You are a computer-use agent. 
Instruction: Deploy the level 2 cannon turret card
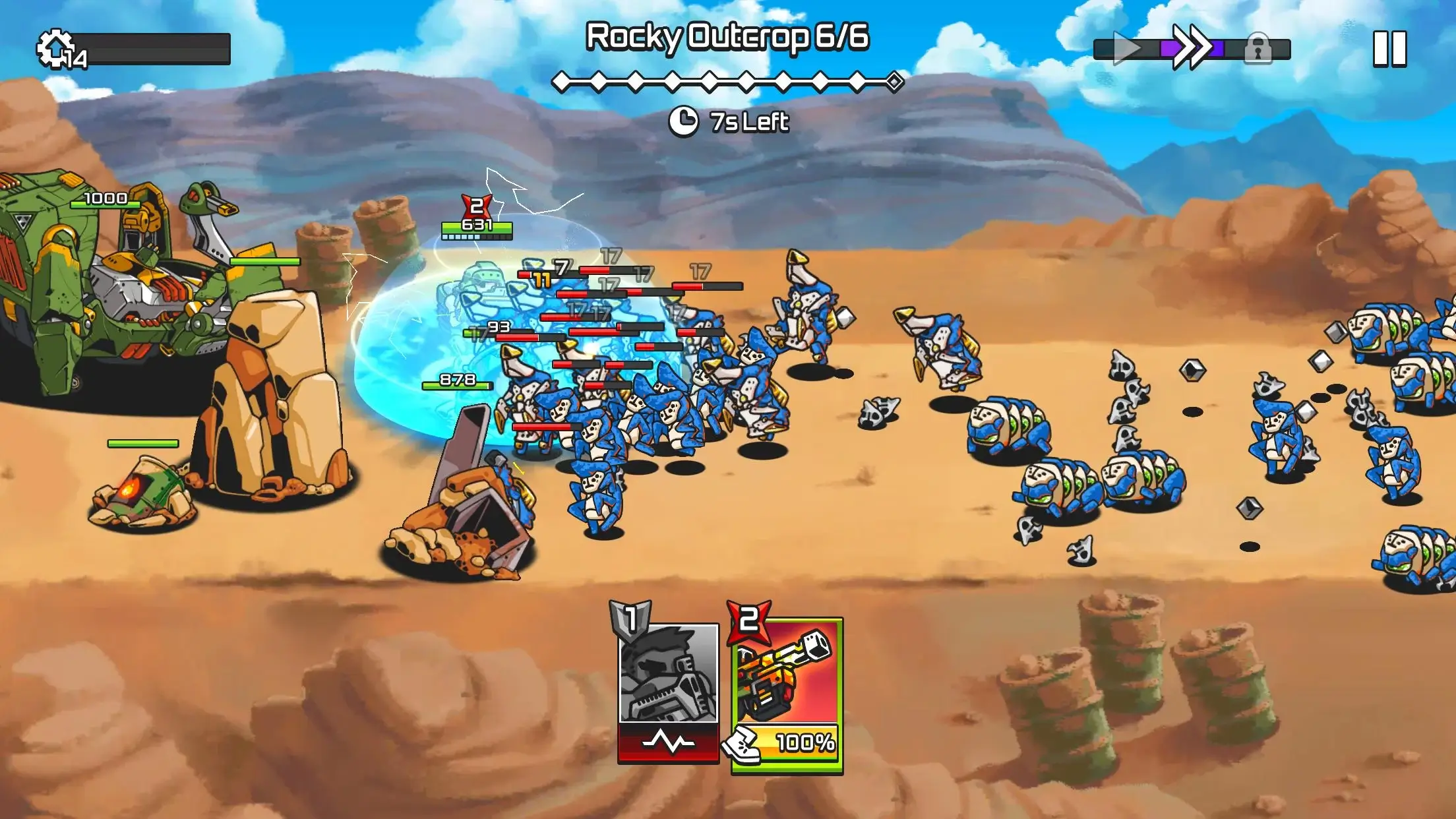click(x=786, y=692)
